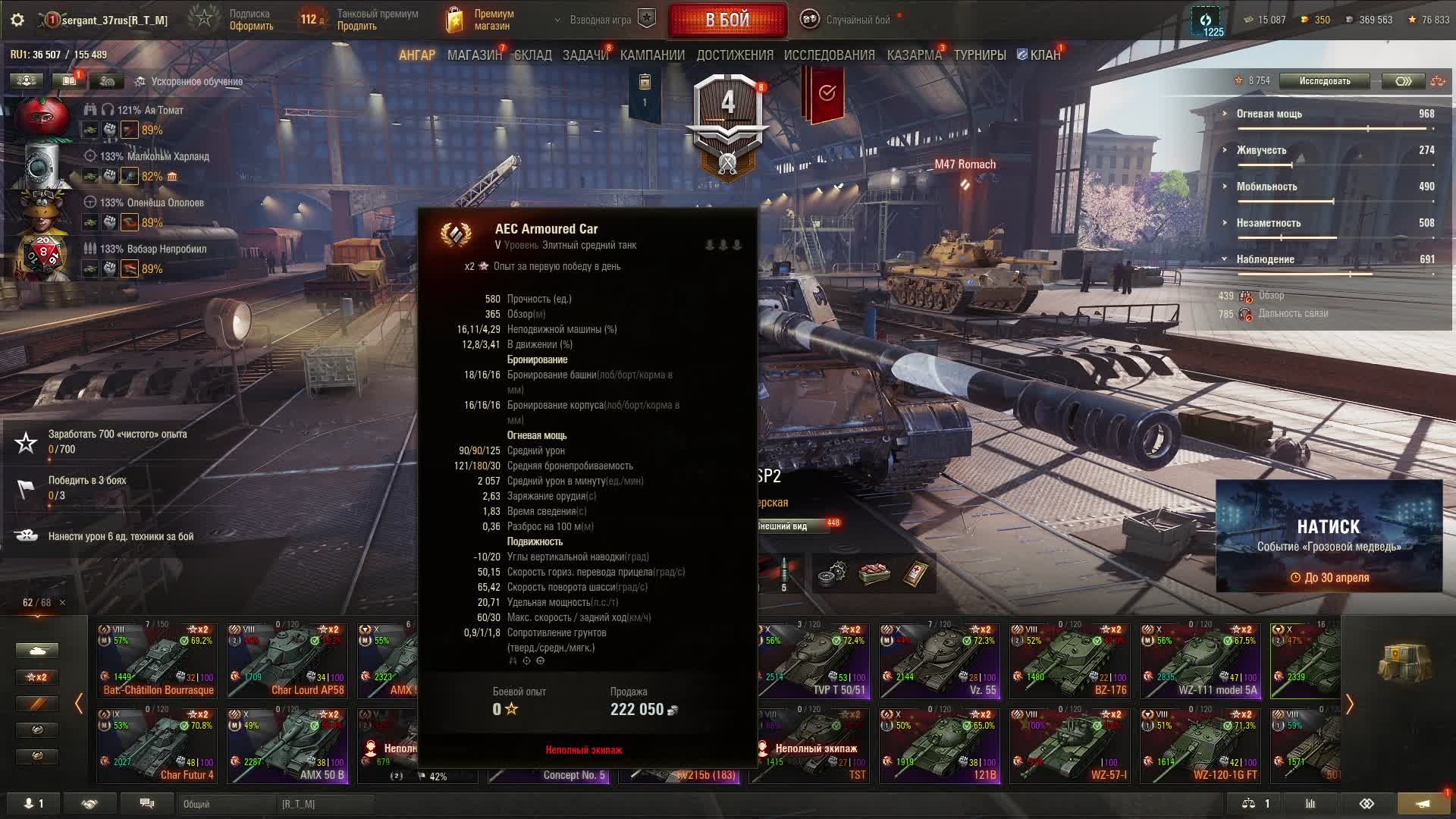Viewport: 1456px width, 819px height.
Task: Start battle with the В БОЙ button
Action: tap(727, 20)
